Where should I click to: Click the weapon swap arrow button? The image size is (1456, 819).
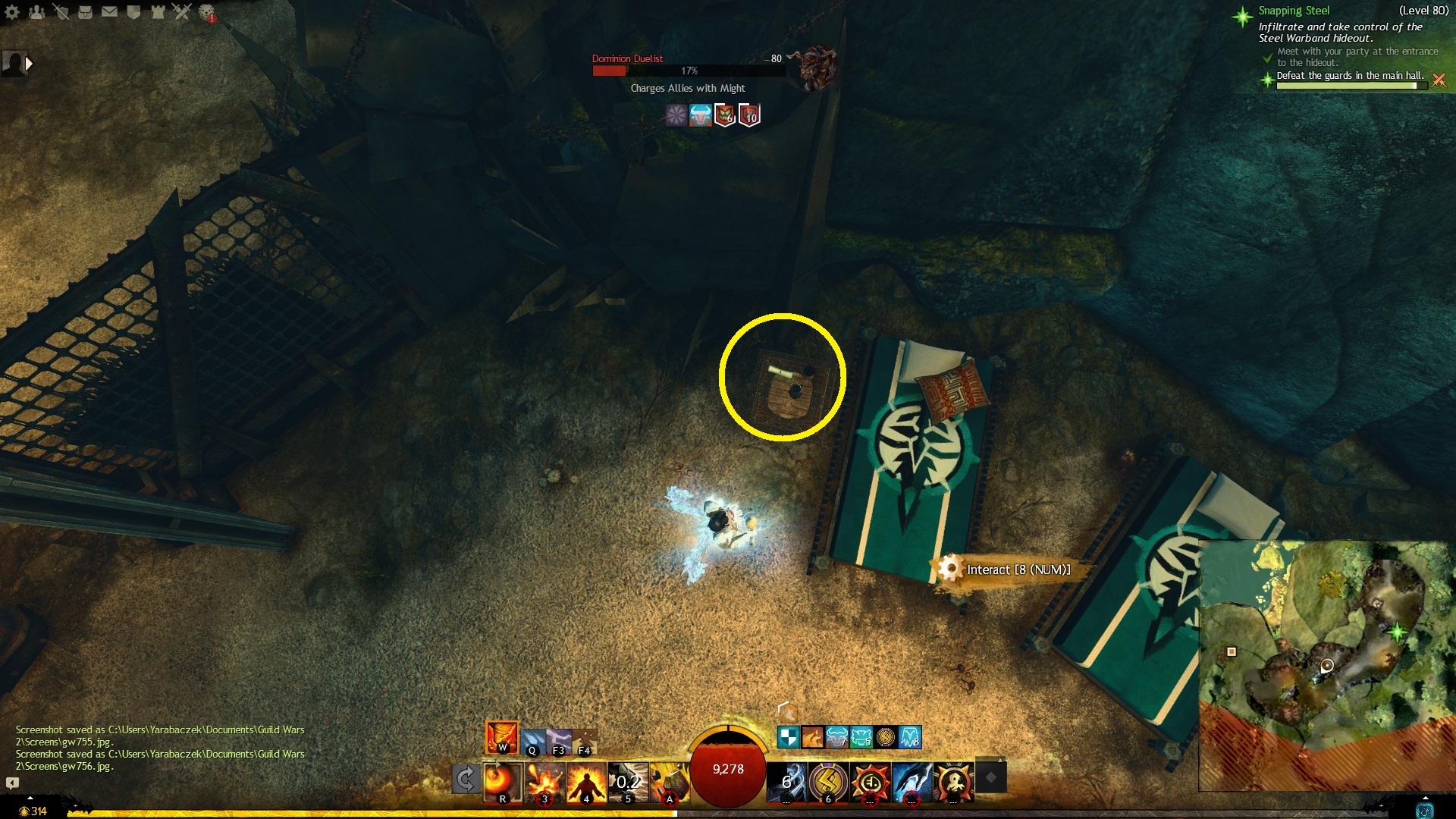tap(466, 779)
